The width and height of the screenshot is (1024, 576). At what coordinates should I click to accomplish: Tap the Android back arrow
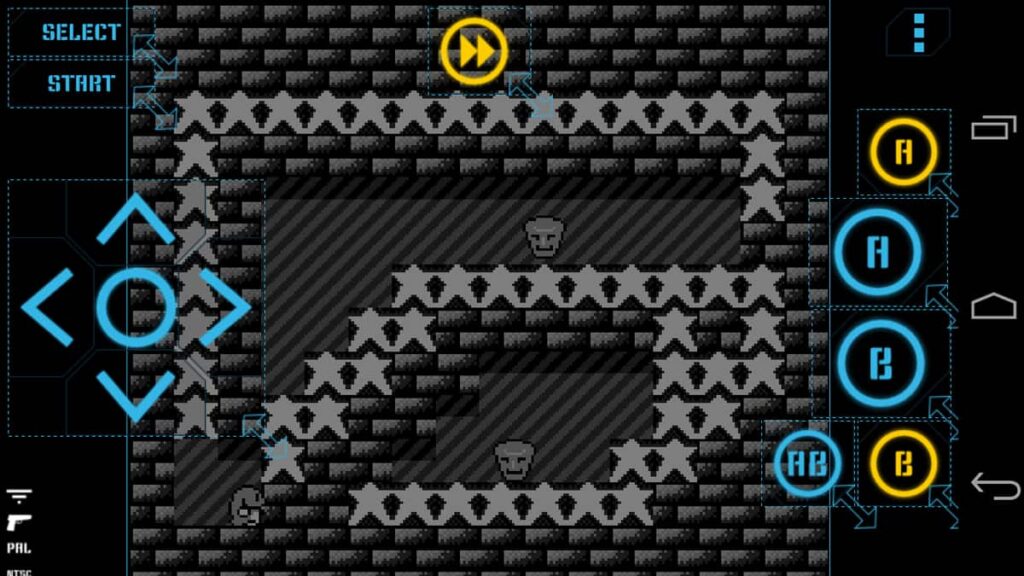click(993, 486)
